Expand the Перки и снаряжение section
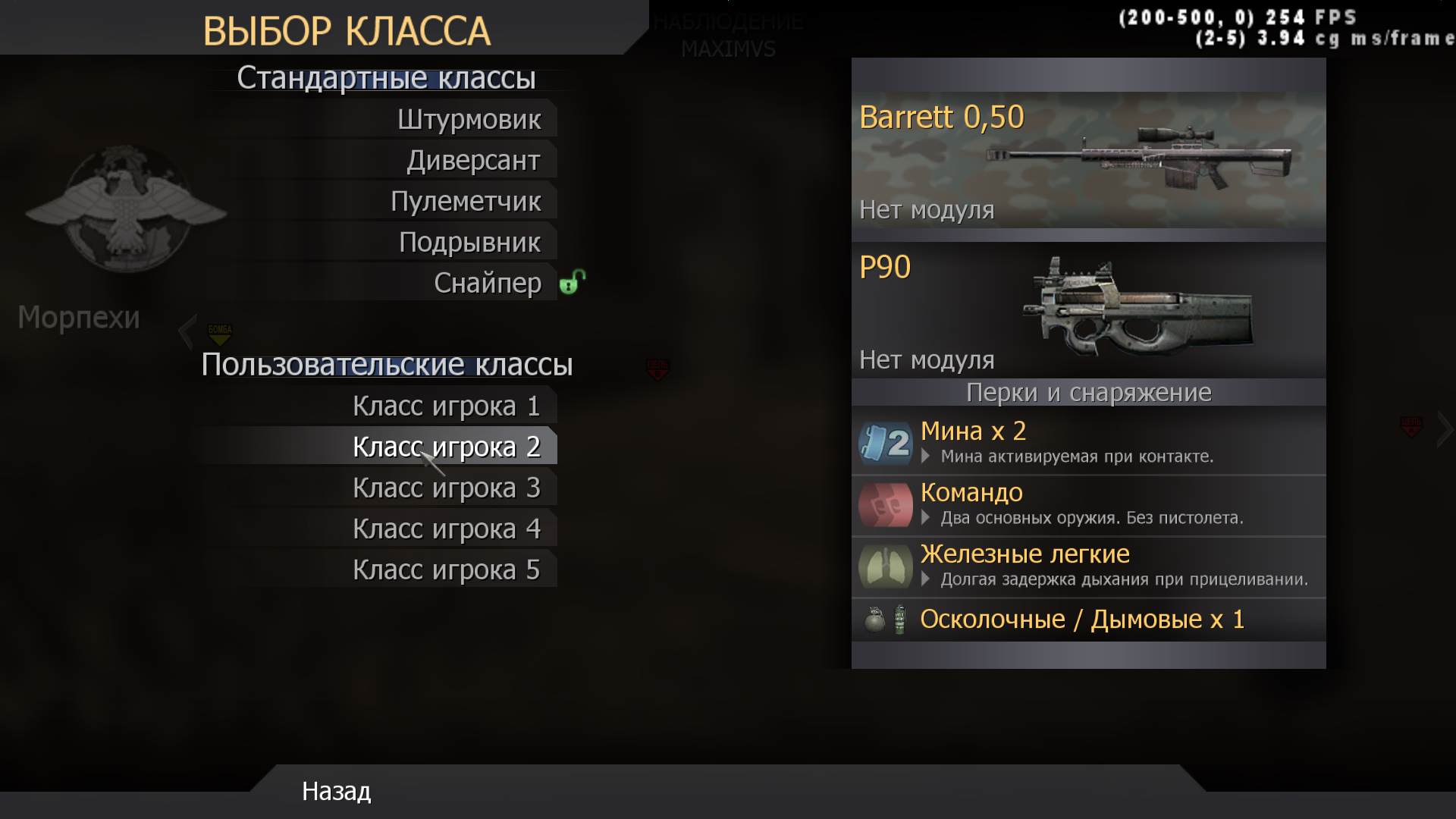 (x=1090, y=392)
